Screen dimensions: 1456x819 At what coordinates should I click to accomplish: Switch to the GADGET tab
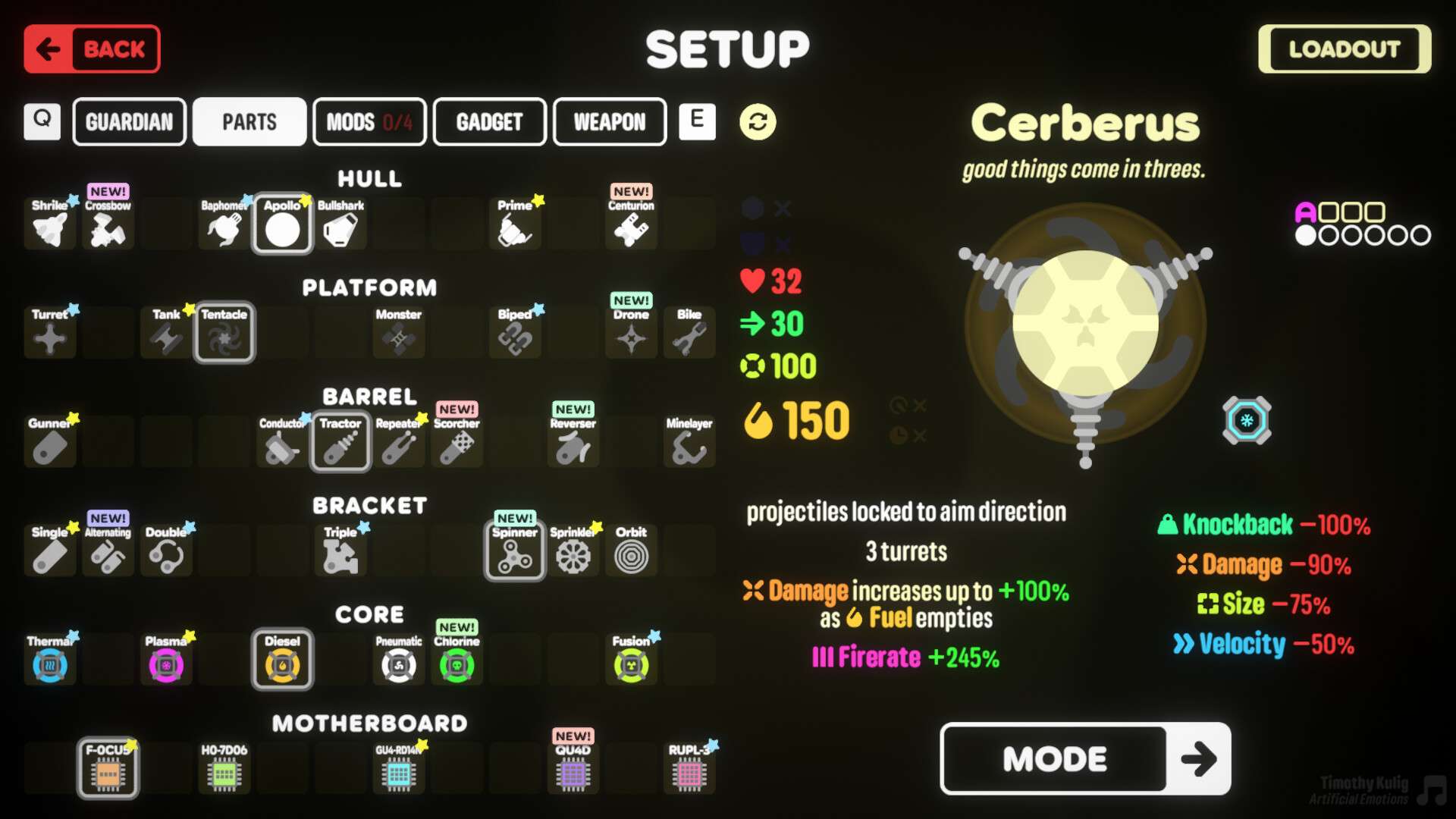click(x=489, y=121)
